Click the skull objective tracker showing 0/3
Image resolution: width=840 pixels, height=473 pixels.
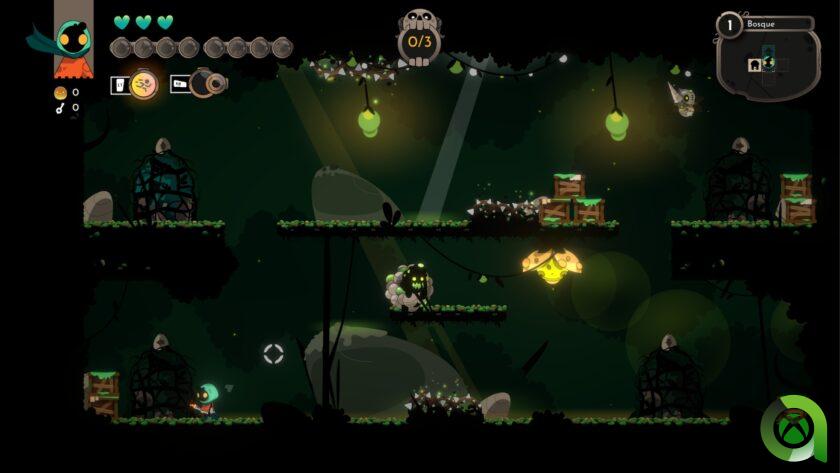click(x=420, y=38)
